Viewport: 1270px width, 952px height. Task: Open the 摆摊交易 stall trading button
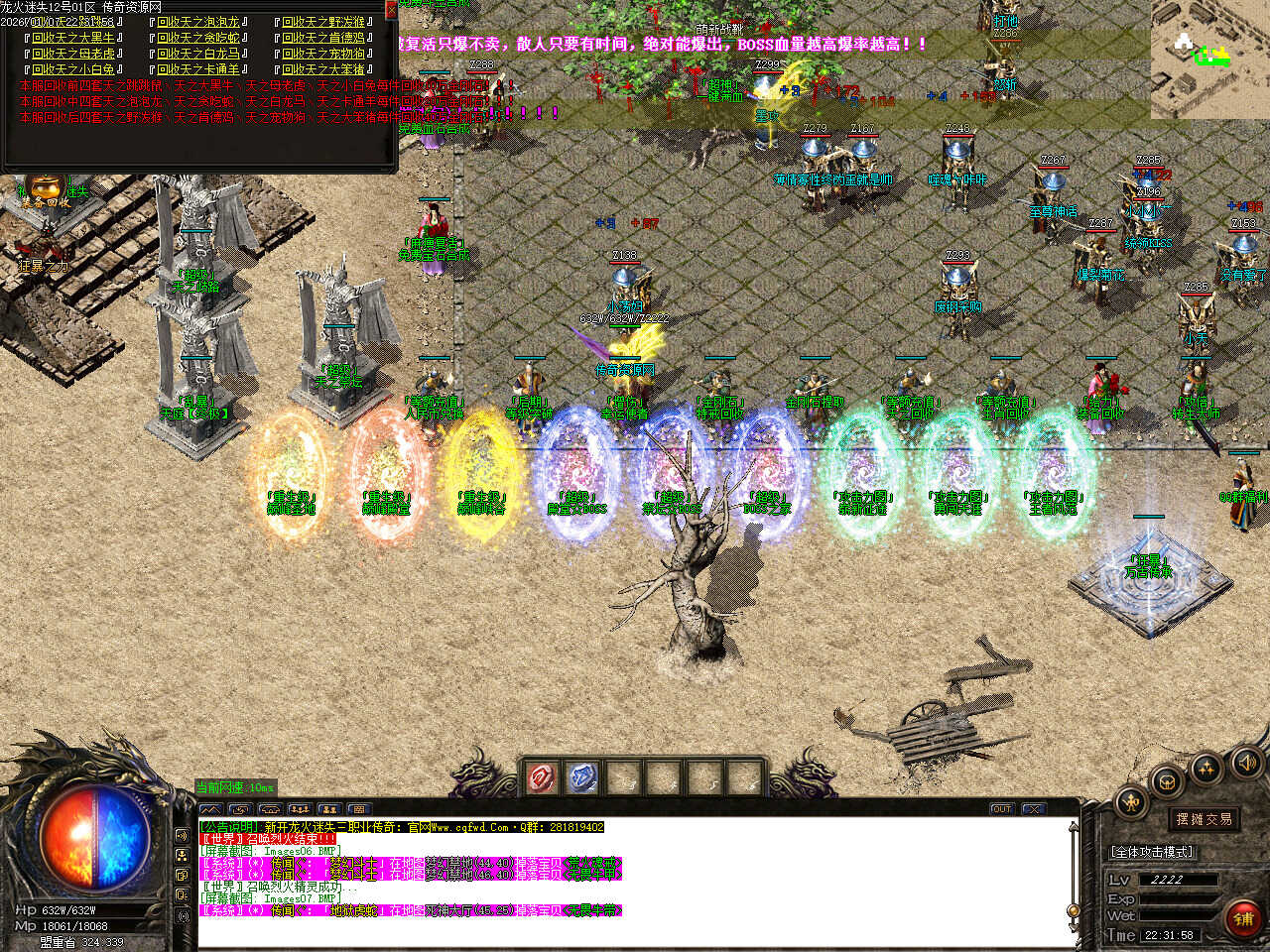(x=1204, y=819)
